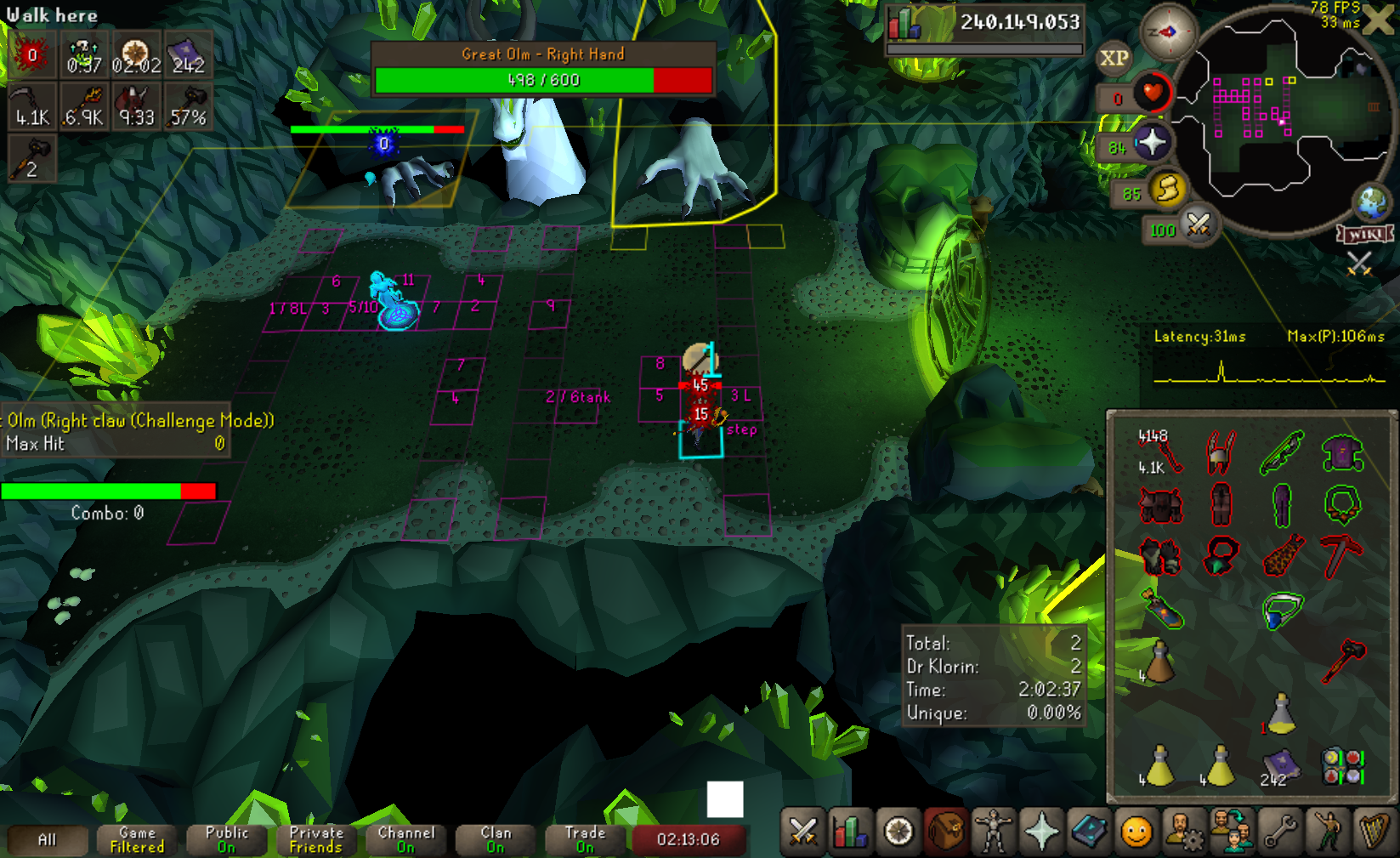This screenshot has height=858, width=1400.
Task: Equip the twisted bow from inventory
Action: pyautogui.click(x=1282, y=452)
